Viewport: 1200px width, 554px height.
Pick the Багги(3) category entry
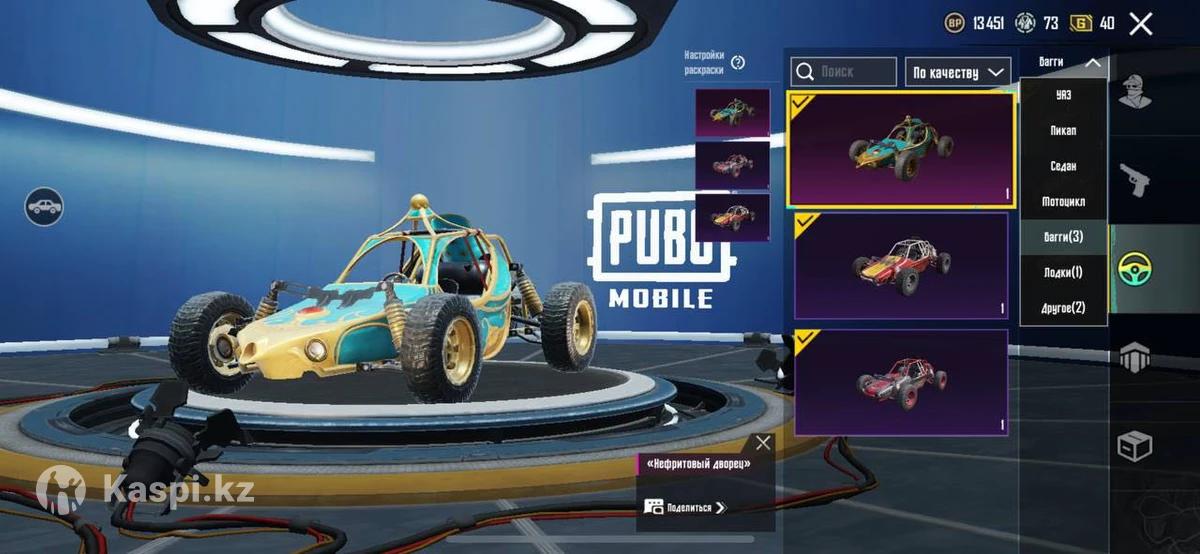tap(1063, 237)
